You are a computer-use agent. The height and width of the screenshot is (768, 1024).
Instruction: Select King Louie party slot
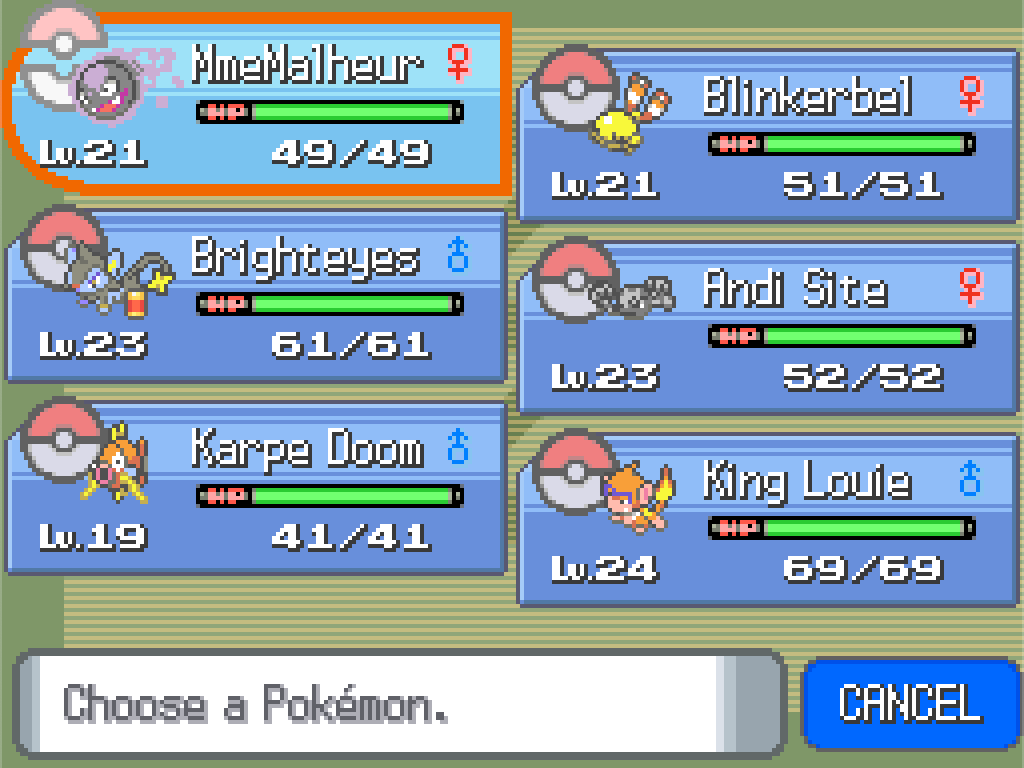[770, 521]
